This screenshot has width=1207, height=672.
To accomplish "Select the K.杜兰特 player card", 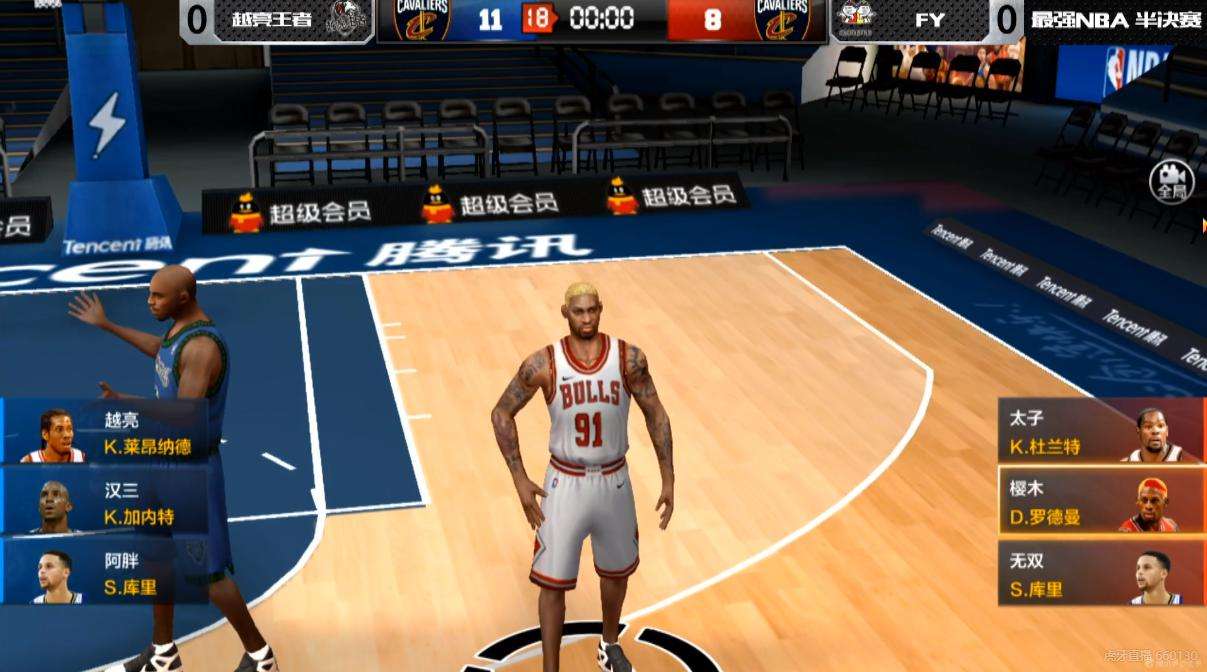I will [x=1100, y=432].
